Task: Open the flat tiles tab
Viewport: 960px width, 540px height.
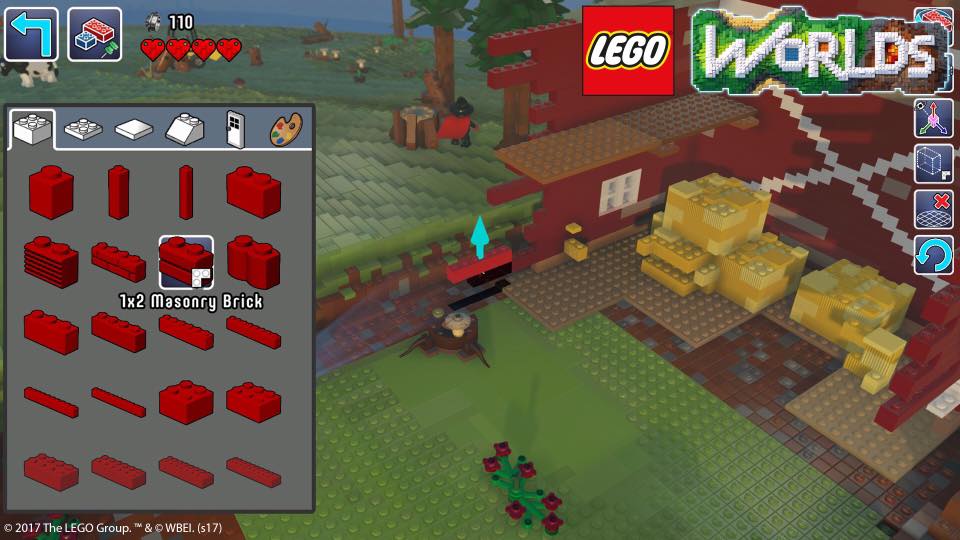Action: pyautogui.click(x=134, y=129)
